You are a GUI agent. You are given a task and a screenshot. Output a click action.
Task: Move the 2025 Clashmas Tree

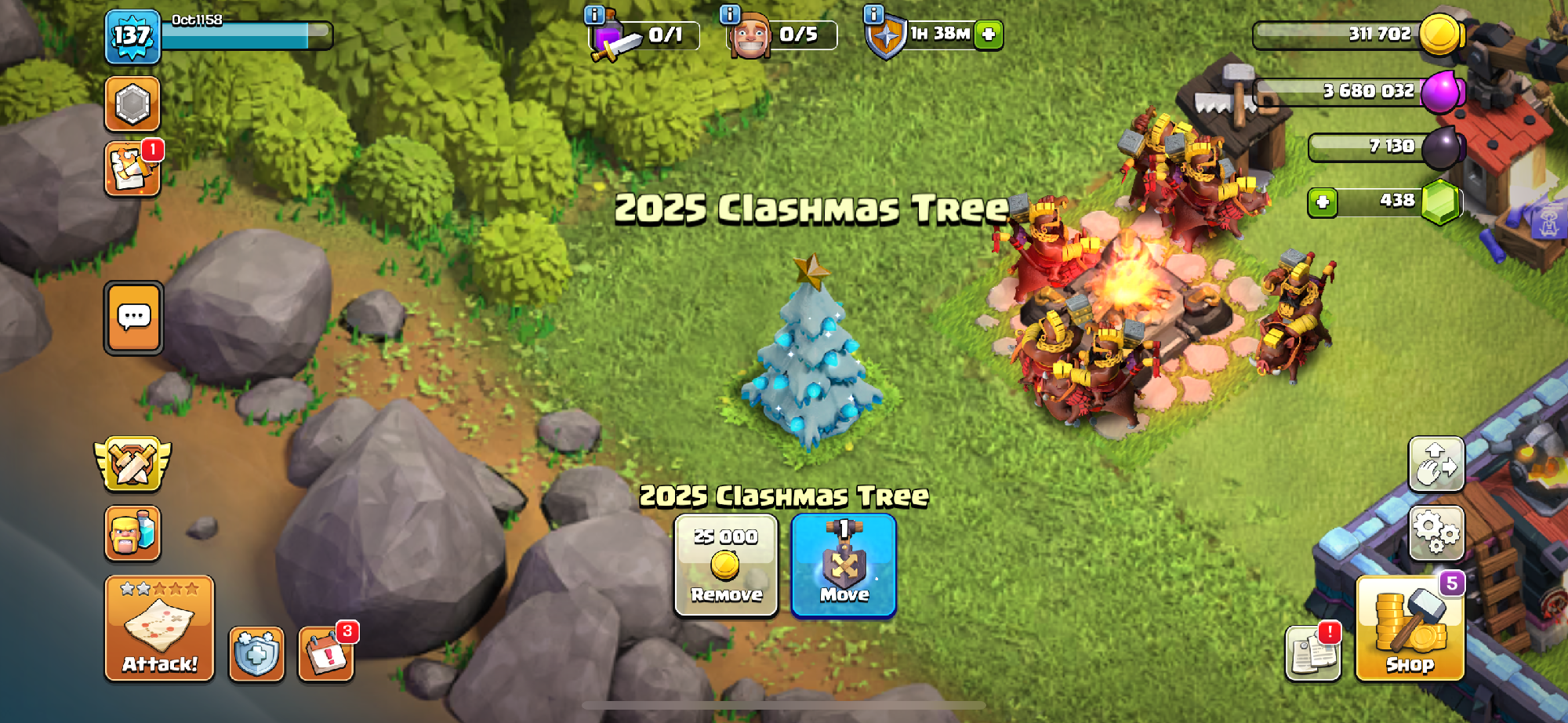tap(844, 565)
